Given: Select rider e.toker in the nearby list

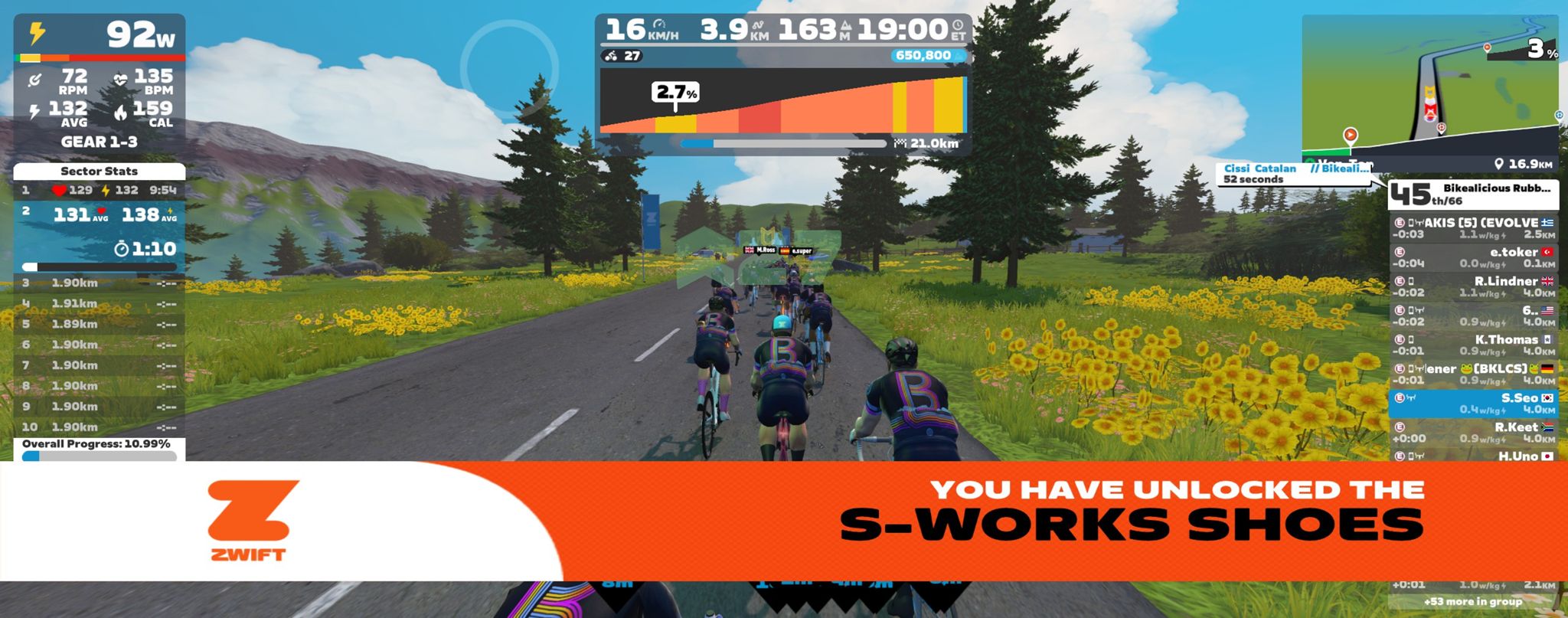Looking at the screenshot, I should (x=1472, y=257).
